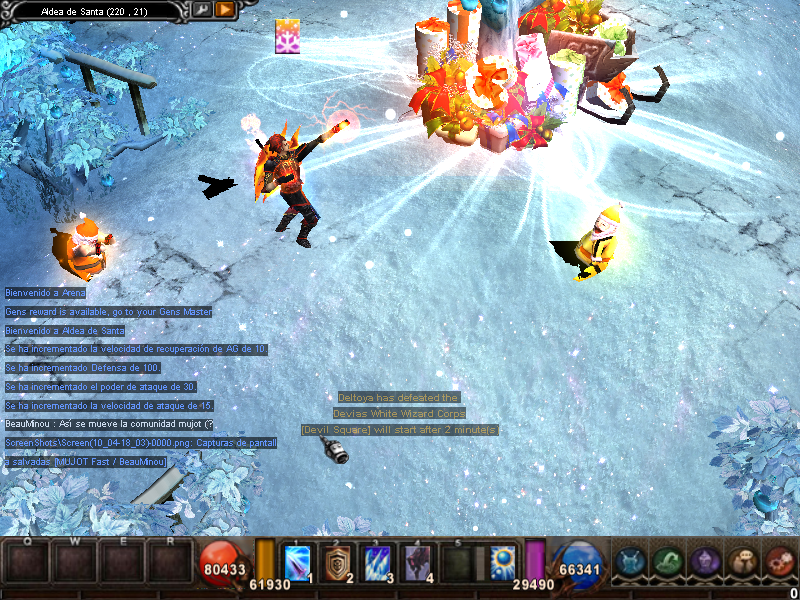Click the BeauMinou chat message line
This screenshot has width=800, height=600.
tap(108, 424)
